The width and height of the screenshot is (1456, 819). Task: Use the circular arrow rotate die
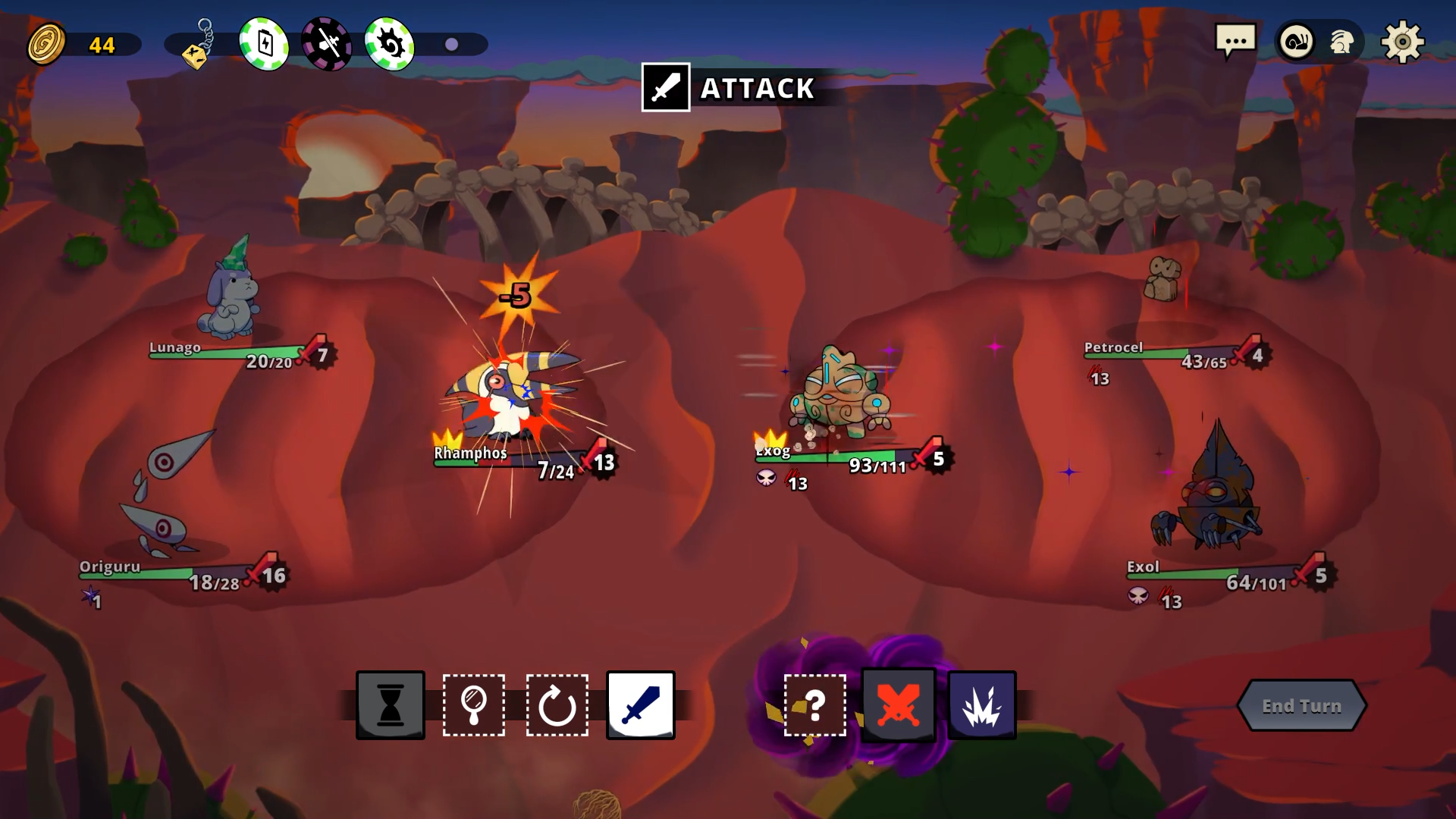[557, 705]
